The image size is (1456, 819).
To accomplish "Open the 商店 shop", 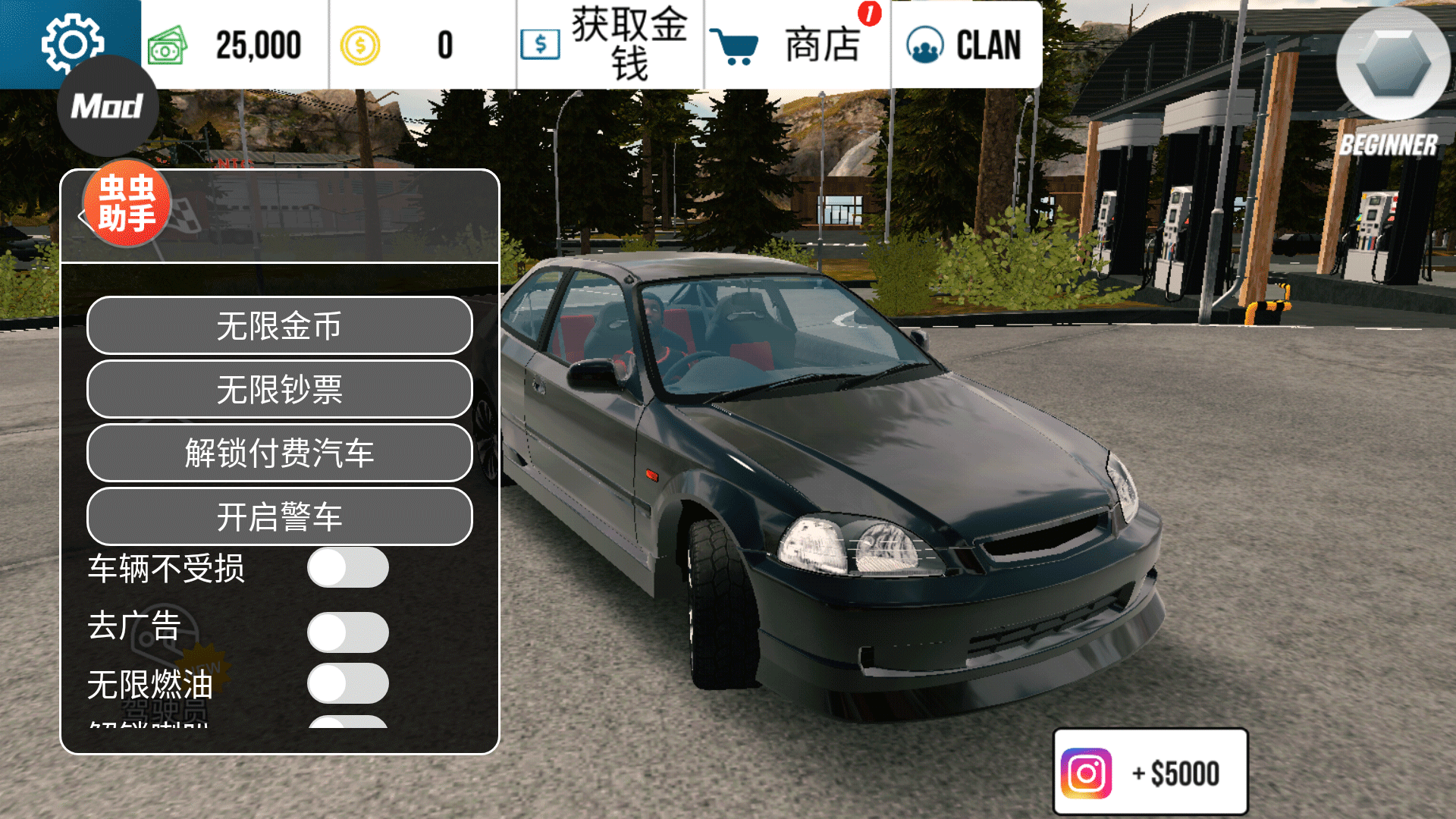I will click(796, 44).
